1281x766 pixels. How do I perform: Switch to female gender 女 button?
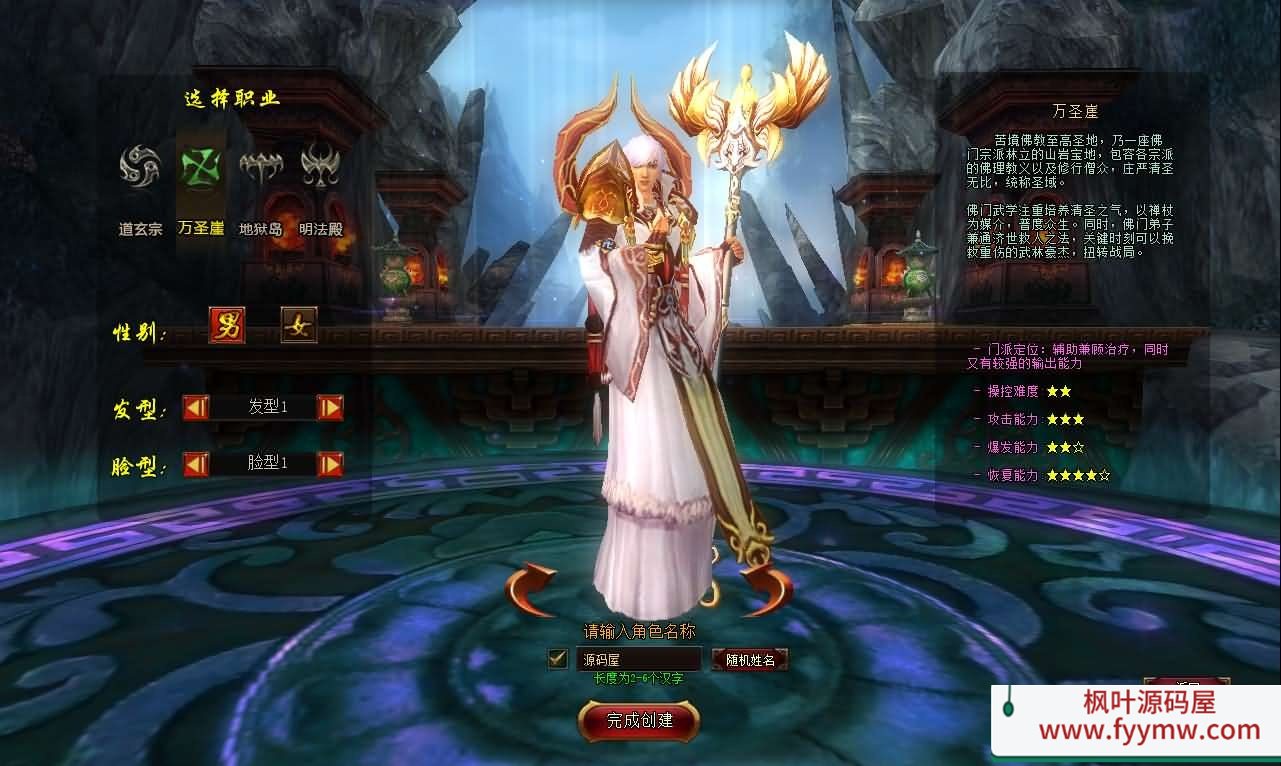click(298, 325)
